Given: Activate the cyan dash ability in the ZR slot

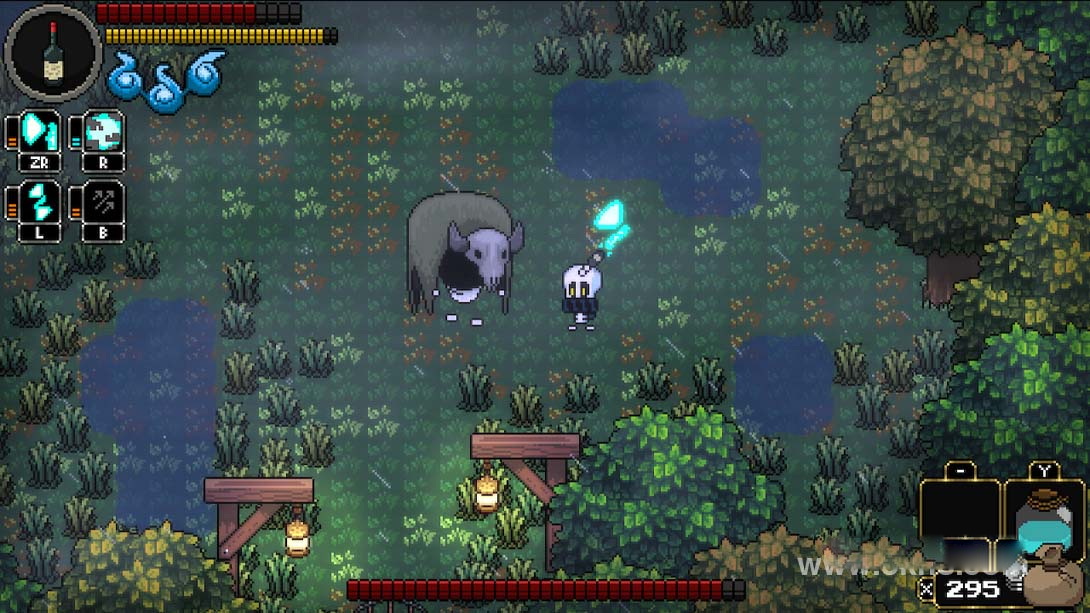Looking at the screenshot, I should tap(40, 133).
